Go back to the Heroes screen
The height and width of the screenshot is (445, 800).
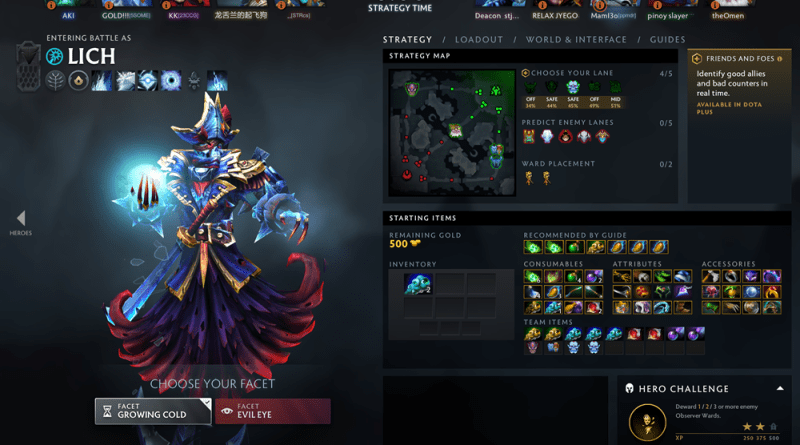[21, 222]
